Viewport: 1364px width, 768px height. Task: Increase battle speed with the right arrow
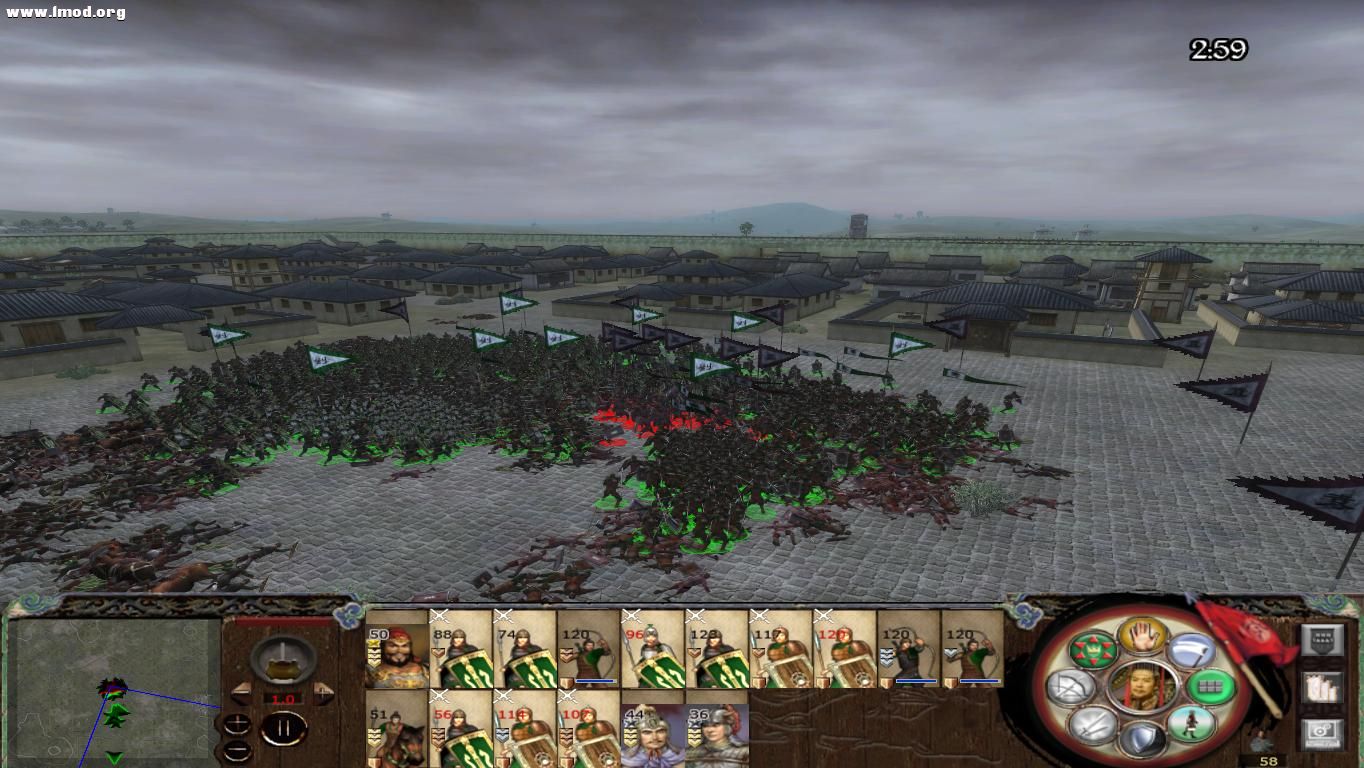coord(322,694)
